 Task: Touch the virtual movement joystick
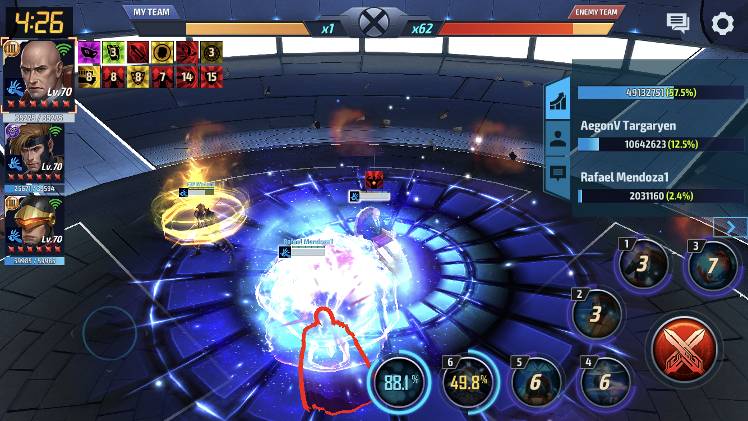[108, 331]
